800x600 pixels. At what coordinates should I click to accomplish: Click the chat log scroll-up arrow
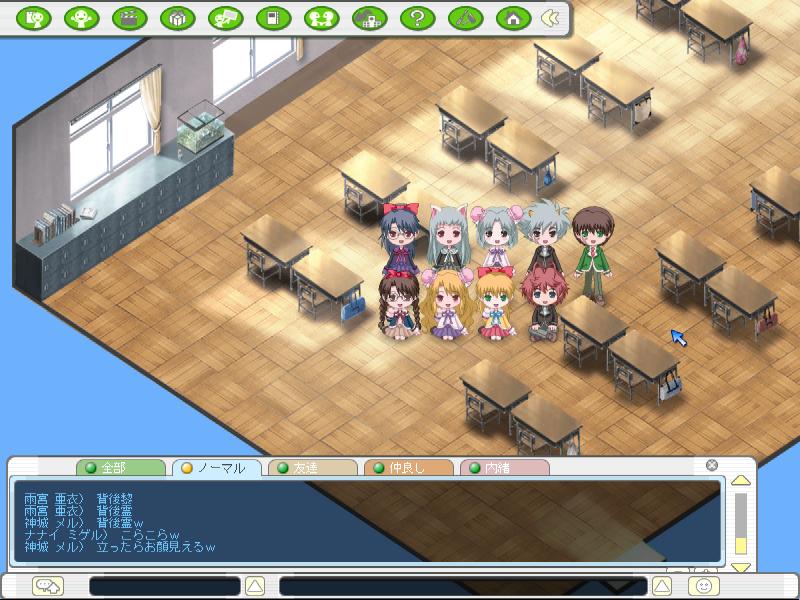pos(740,481)
